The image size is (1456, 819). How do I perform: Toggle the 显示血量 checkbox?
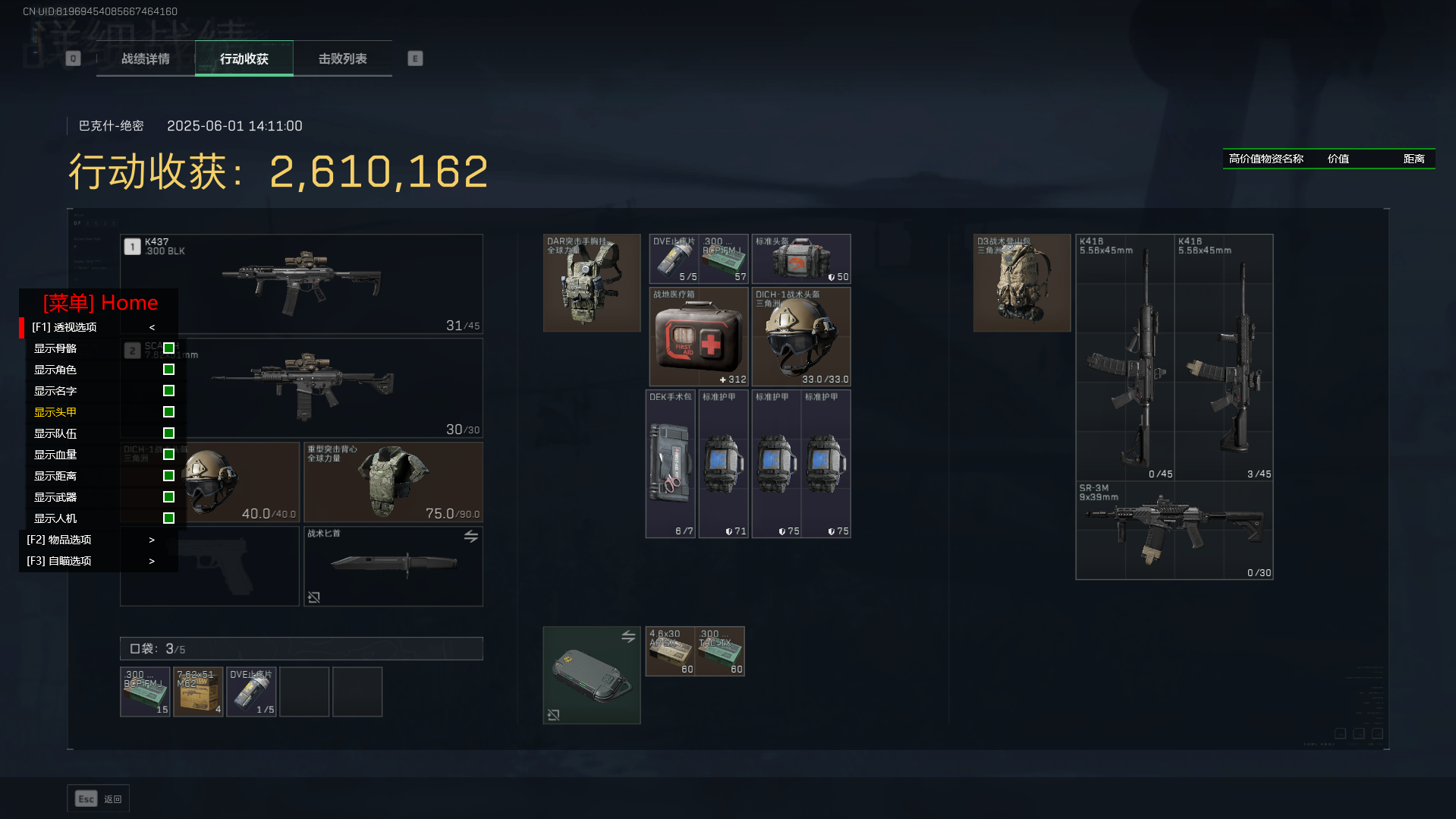pyautogui.click(x=168, y=455)
